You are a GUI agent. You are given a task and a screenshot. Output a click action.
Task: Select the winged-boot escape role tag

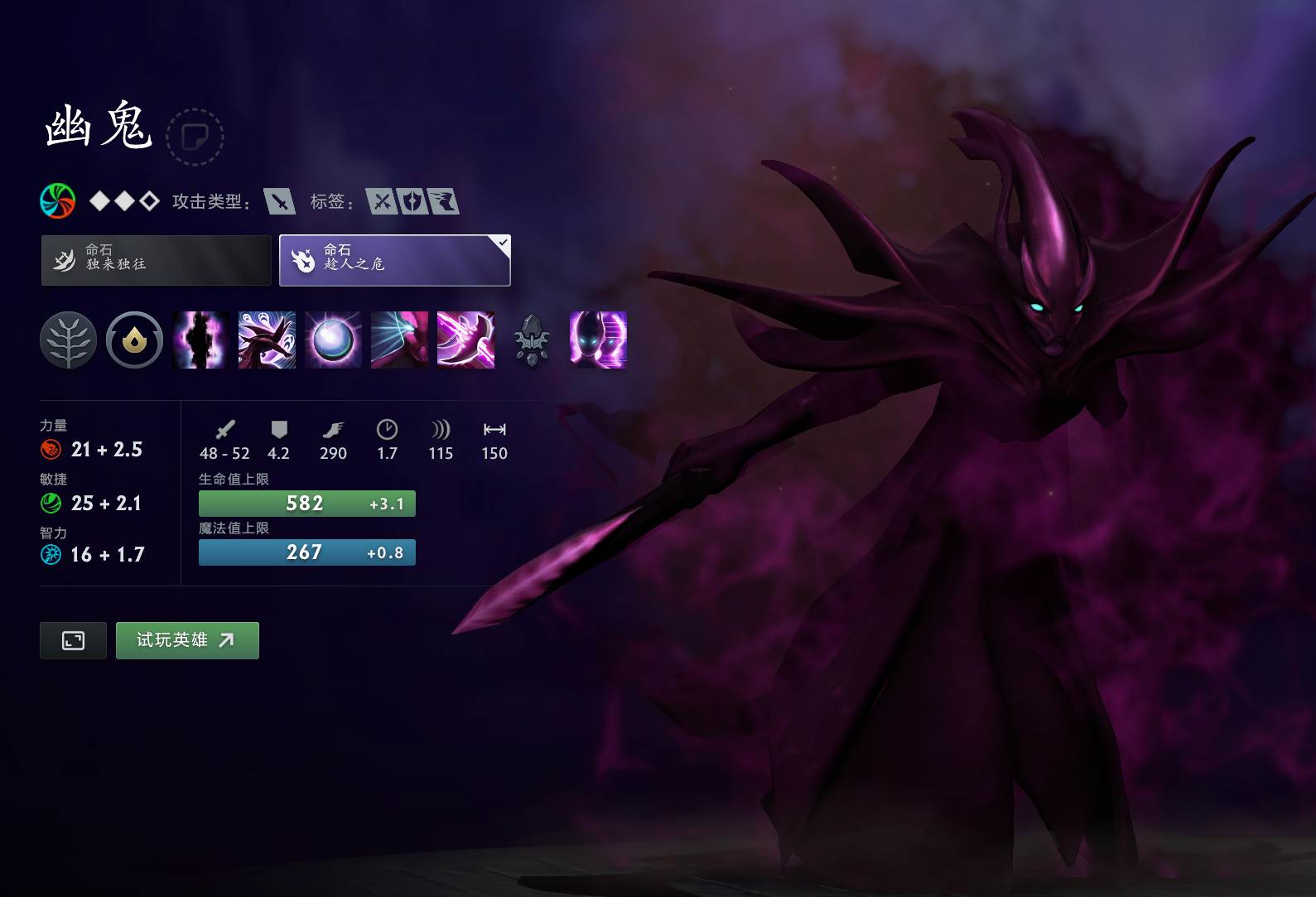pos(444,201)
